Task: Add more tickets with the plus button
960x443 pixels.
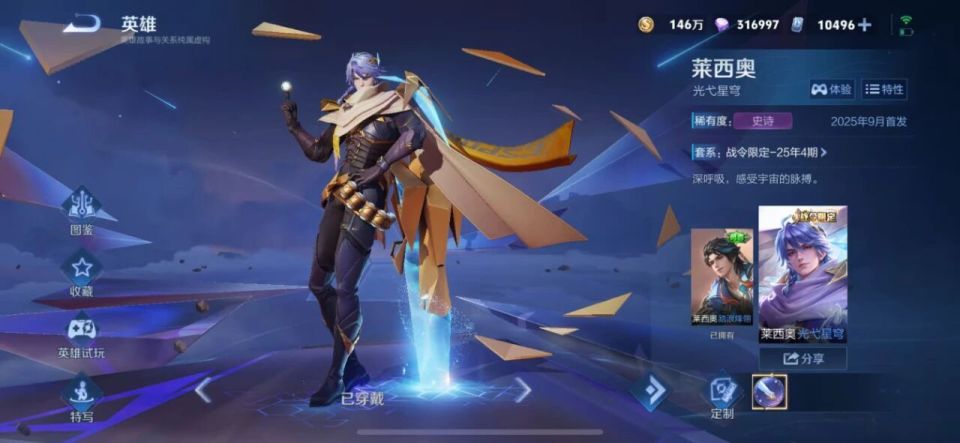Action: pyautogui.click(x=864, y=25)
